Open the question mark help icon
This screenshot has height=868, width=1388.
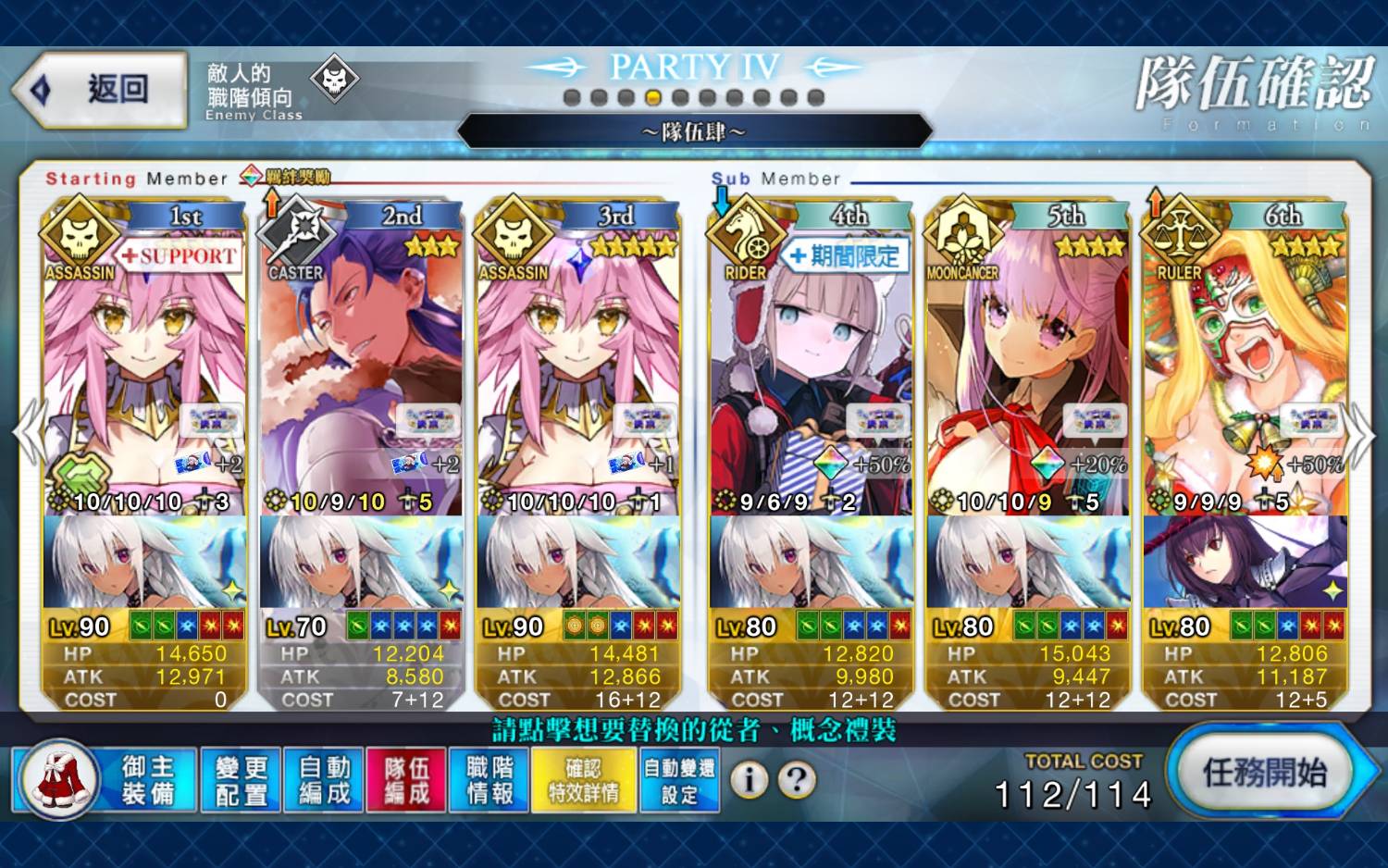(797, 780)
